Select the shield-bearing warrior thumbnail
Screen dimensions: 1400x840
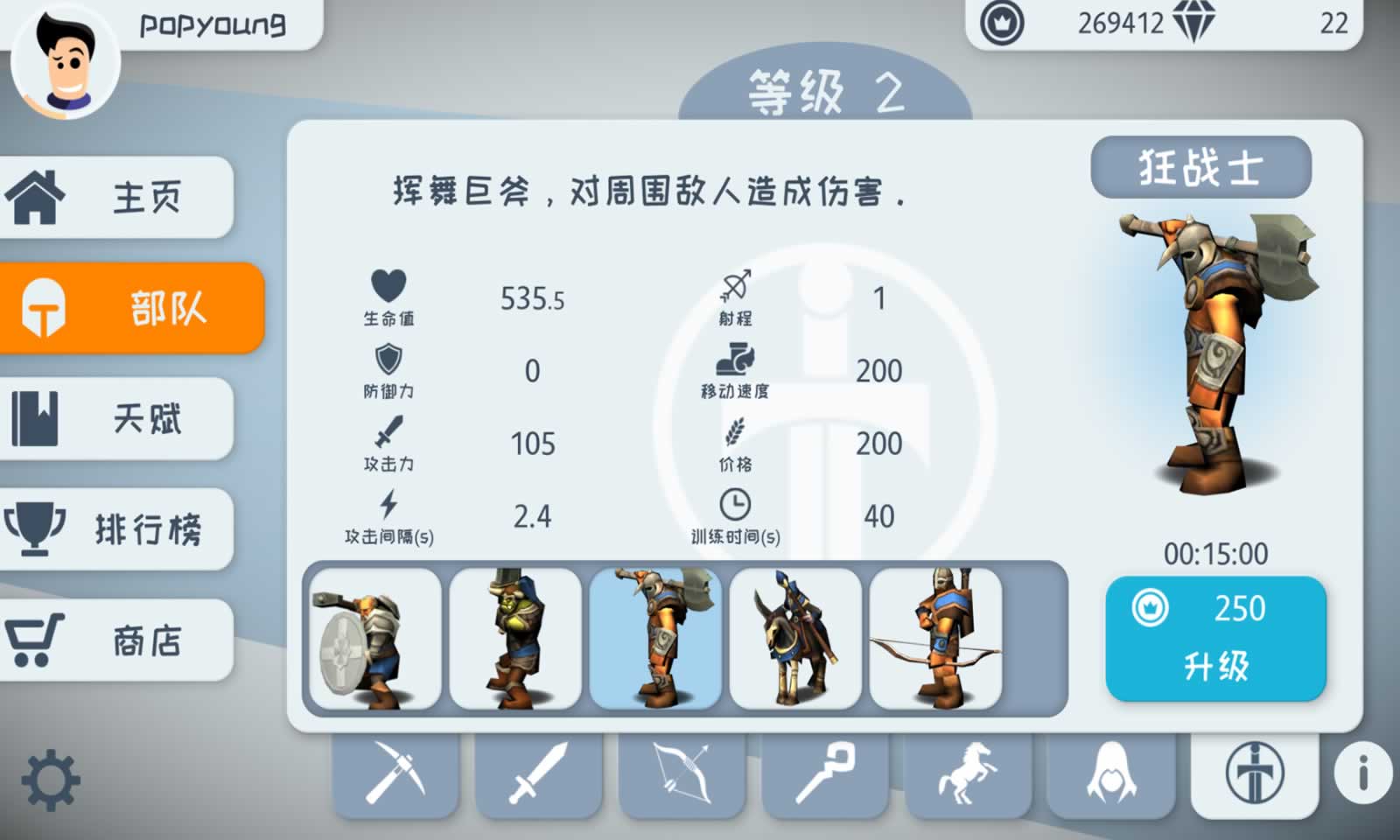click(374, 640)
